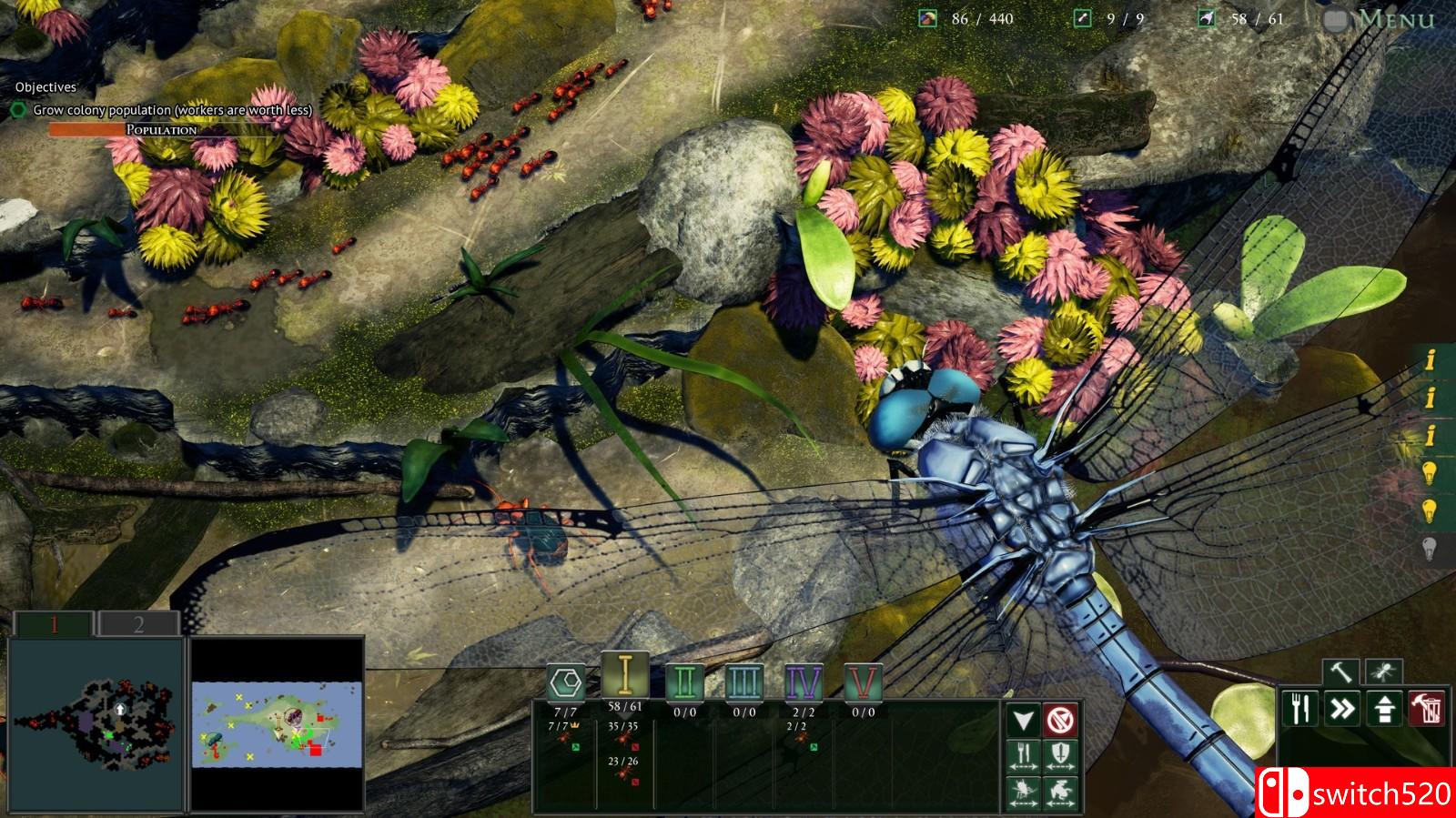This screenshot has width=1456, height=818.
Task: Select the flying insect icon beside the hammer
Action: point(1384,672)
